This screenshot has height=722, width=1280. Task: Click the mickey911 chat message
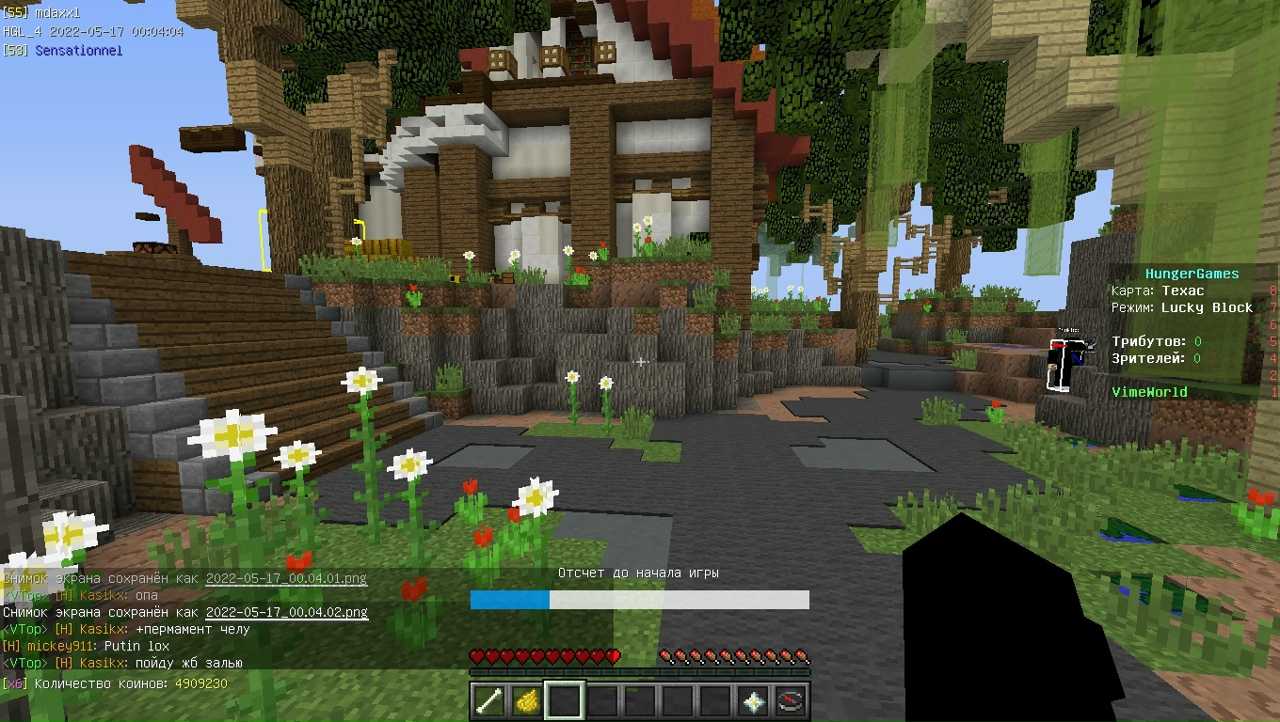(x=86, y=646)
